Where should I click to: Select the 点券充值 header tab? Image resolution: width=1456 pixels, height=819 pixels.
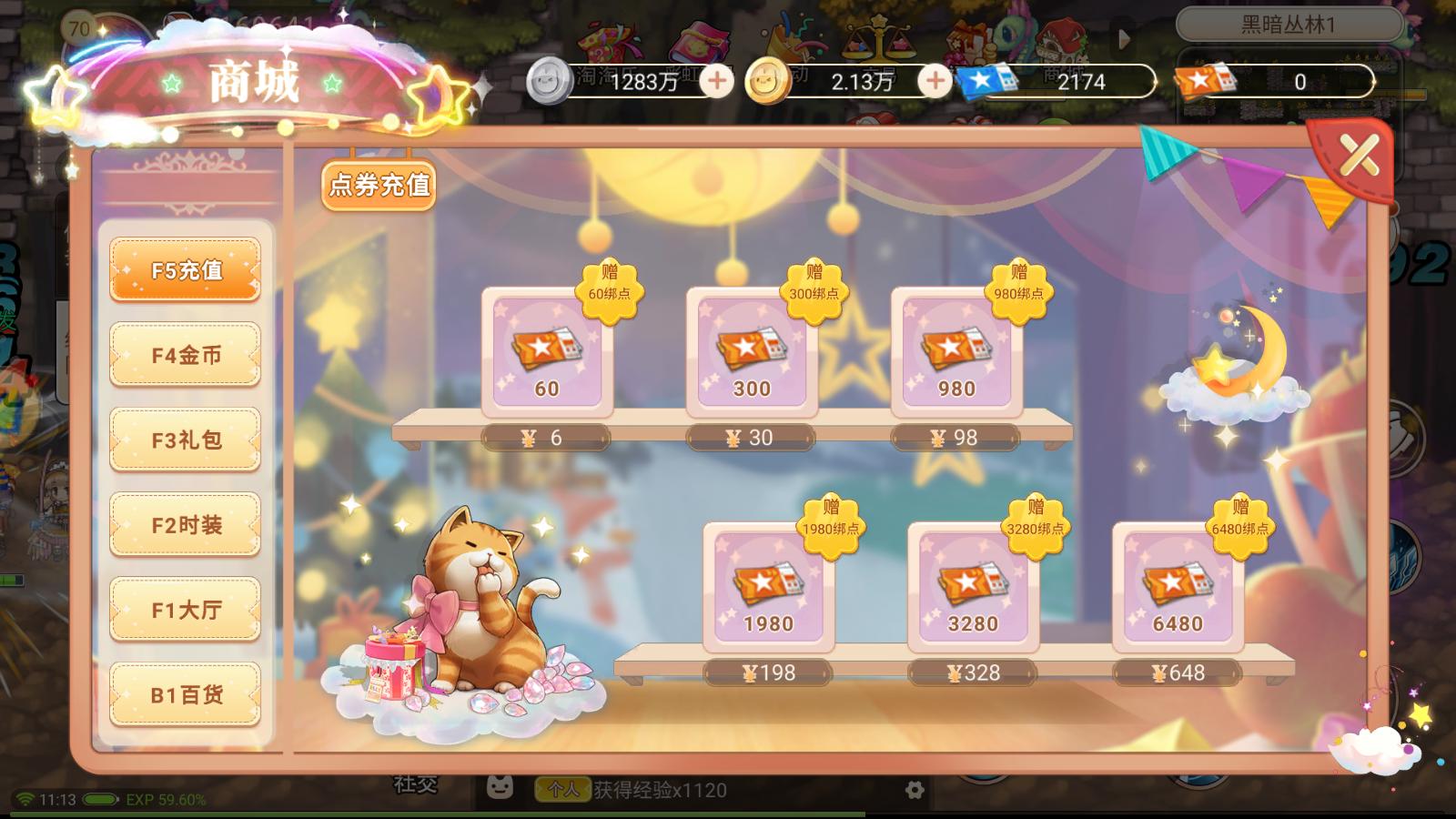click(379, 186)
